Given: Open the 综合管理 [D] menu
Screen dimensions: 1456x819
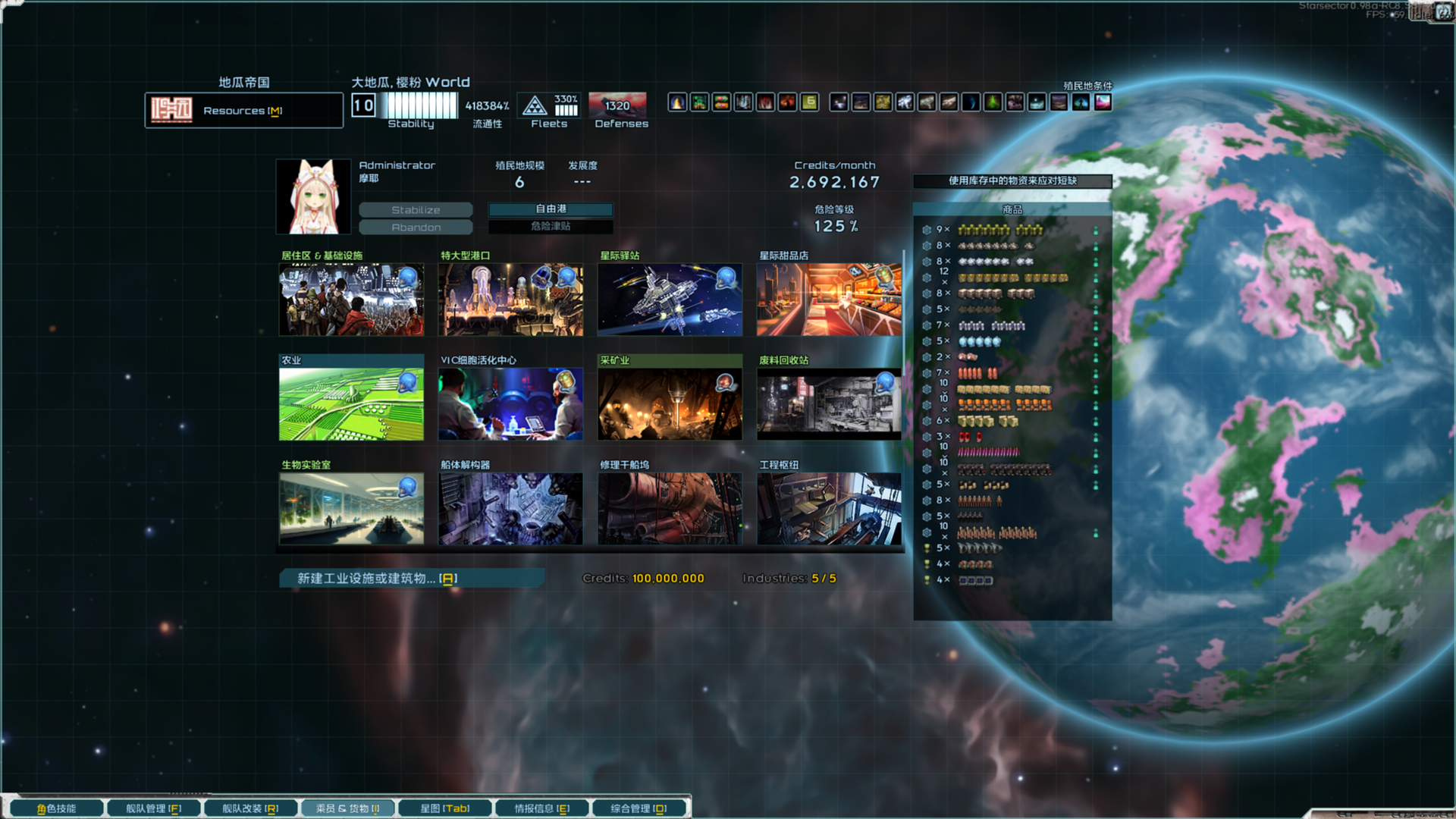Looking at the screenshot, I should coord(639,808).
